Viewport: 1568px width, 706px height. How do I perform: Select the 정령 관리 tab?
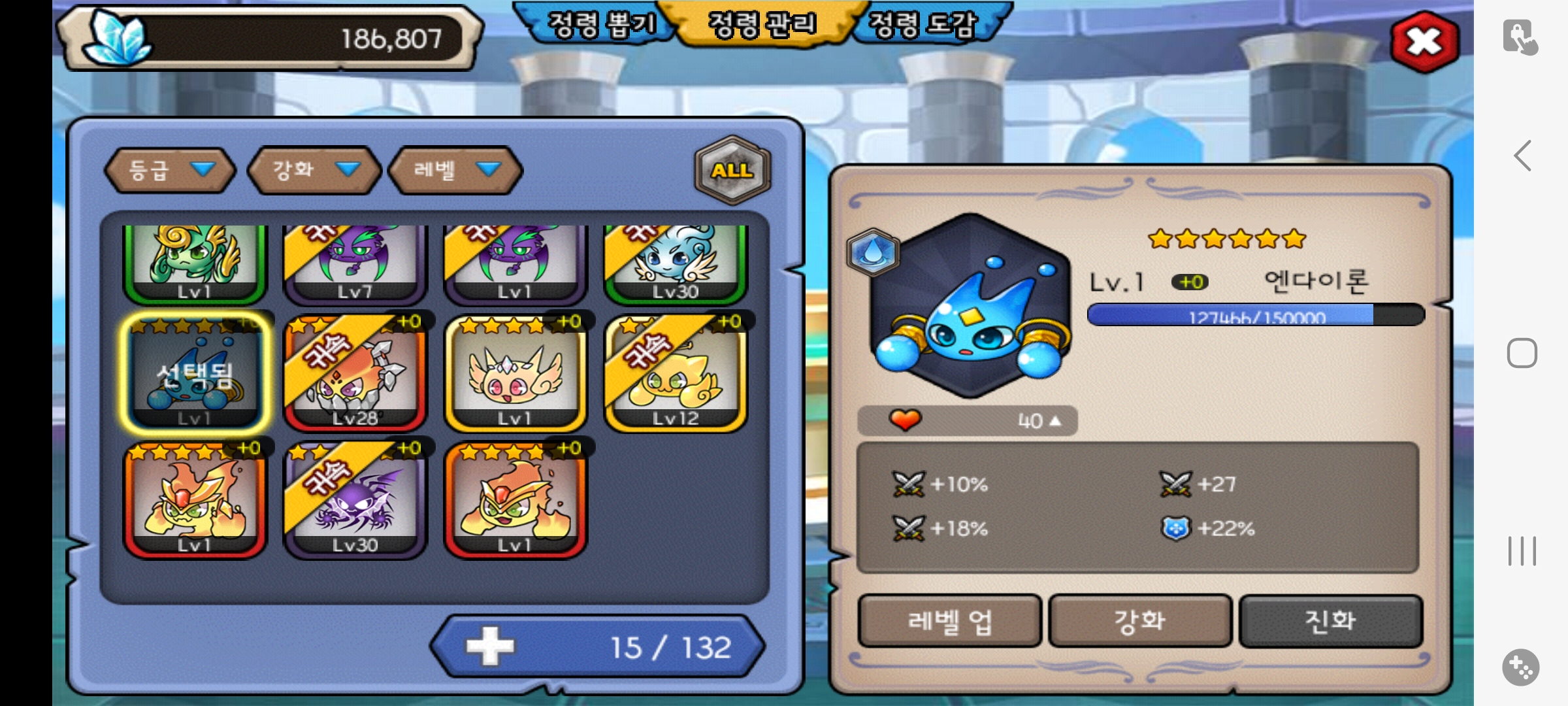tap(762, 25)
